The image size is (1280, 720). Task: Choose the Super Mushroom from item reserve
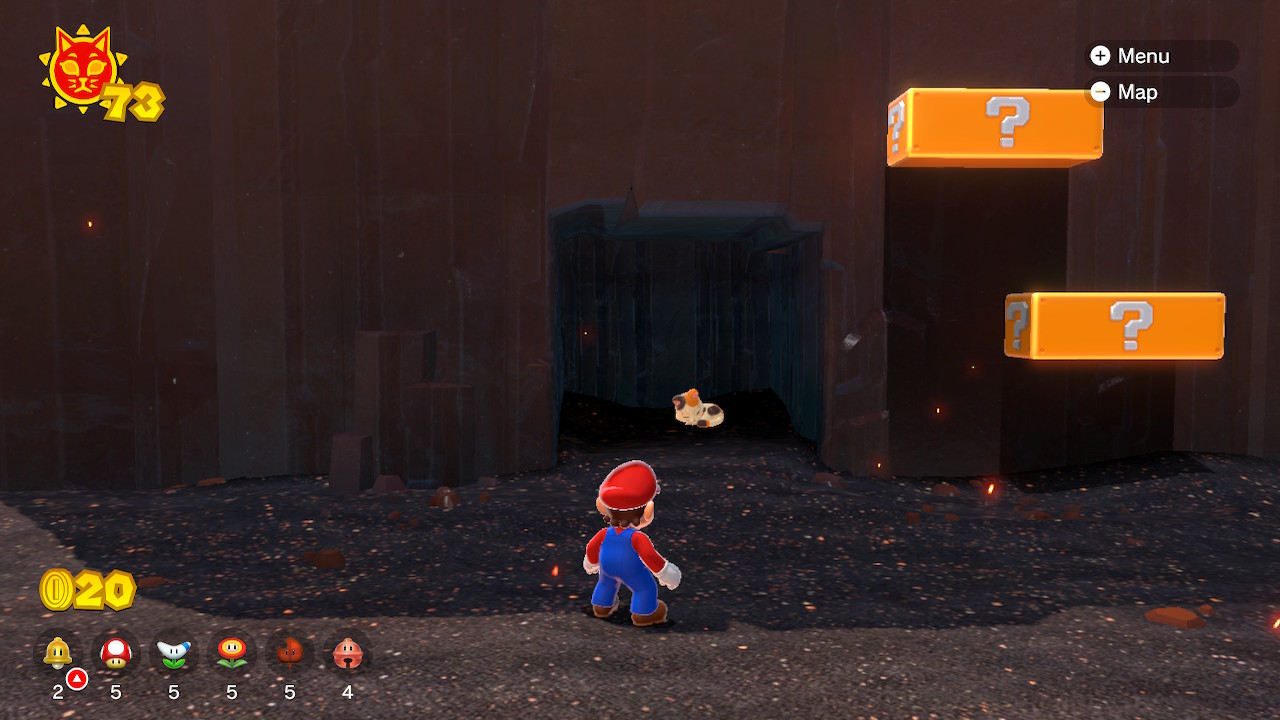pos(116,653)
